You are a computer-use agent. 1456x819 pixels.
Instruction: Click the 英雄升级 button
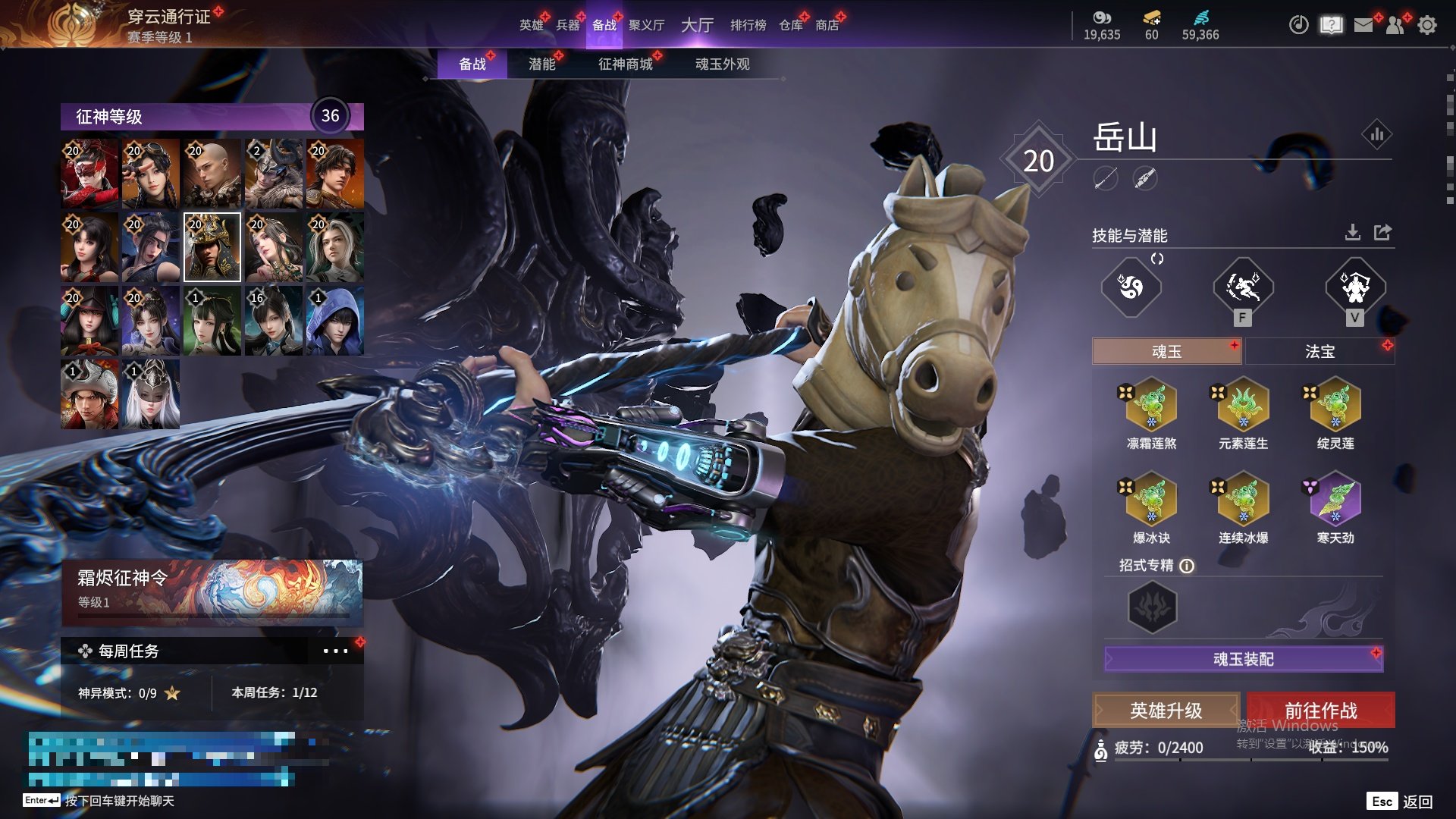1166,711
